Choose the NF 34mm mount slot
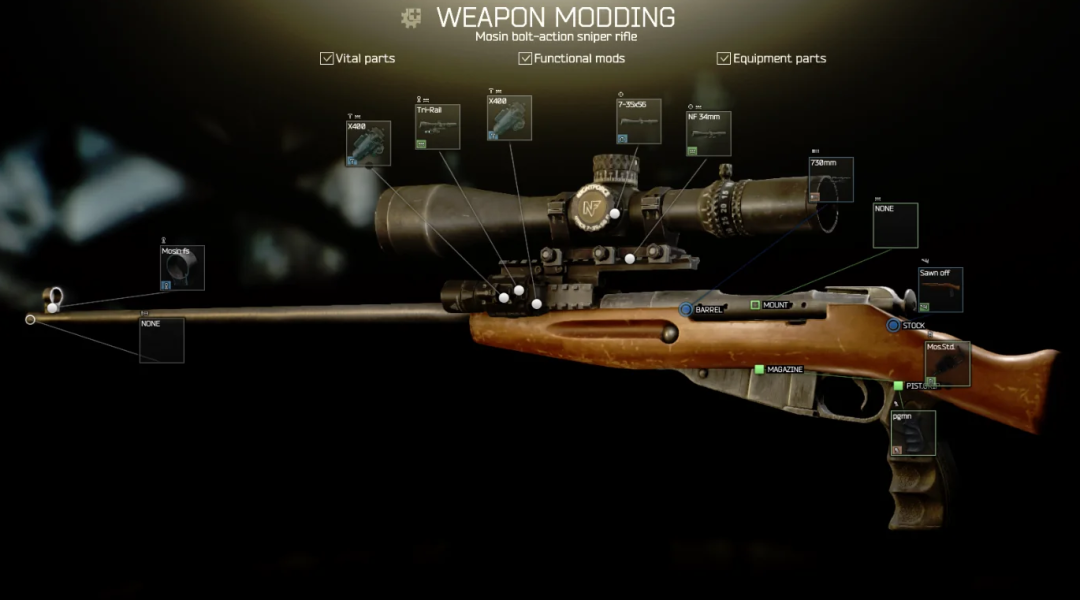The height and width of the screenshot is (600, 1080). tap(708, 134)
